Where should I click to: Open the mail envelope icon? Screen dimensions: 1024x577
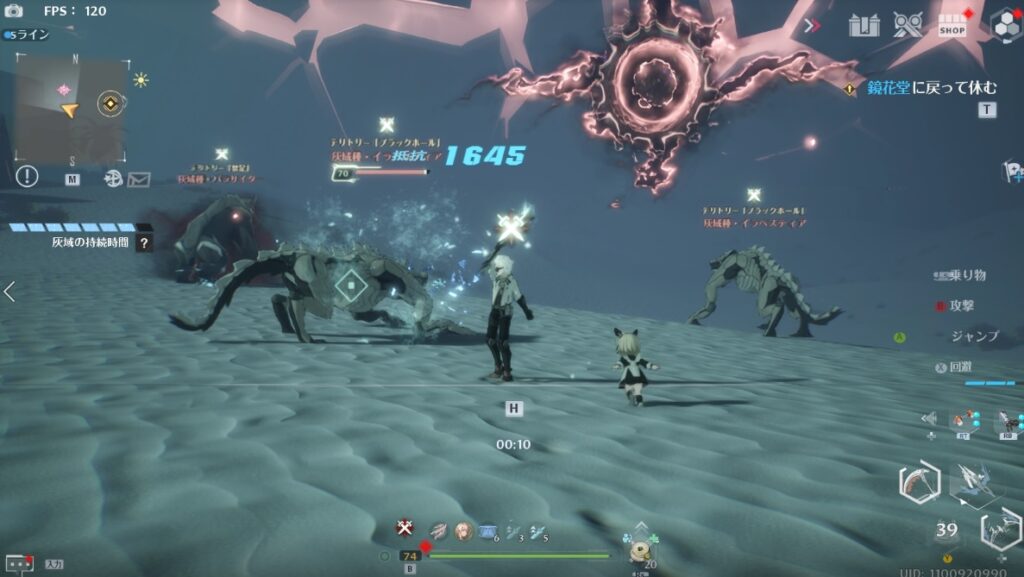click(x=138, y=179)
